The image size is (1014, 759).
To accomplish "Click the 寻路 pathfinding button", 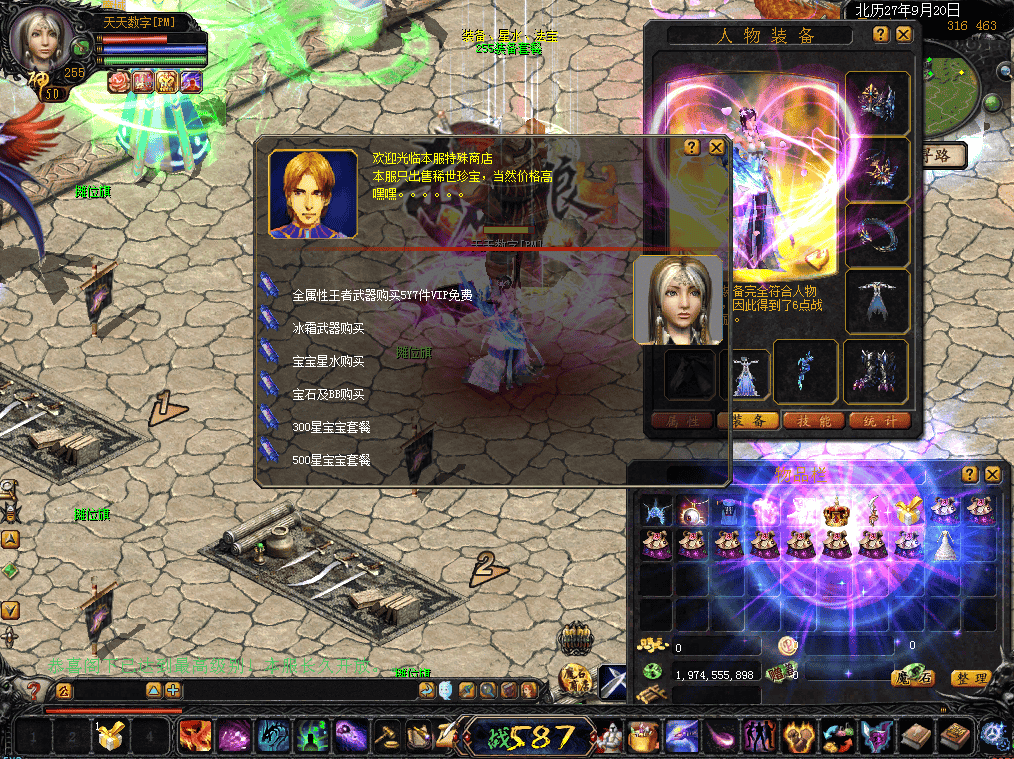I will pyautogui.click(x=944, y=155).
